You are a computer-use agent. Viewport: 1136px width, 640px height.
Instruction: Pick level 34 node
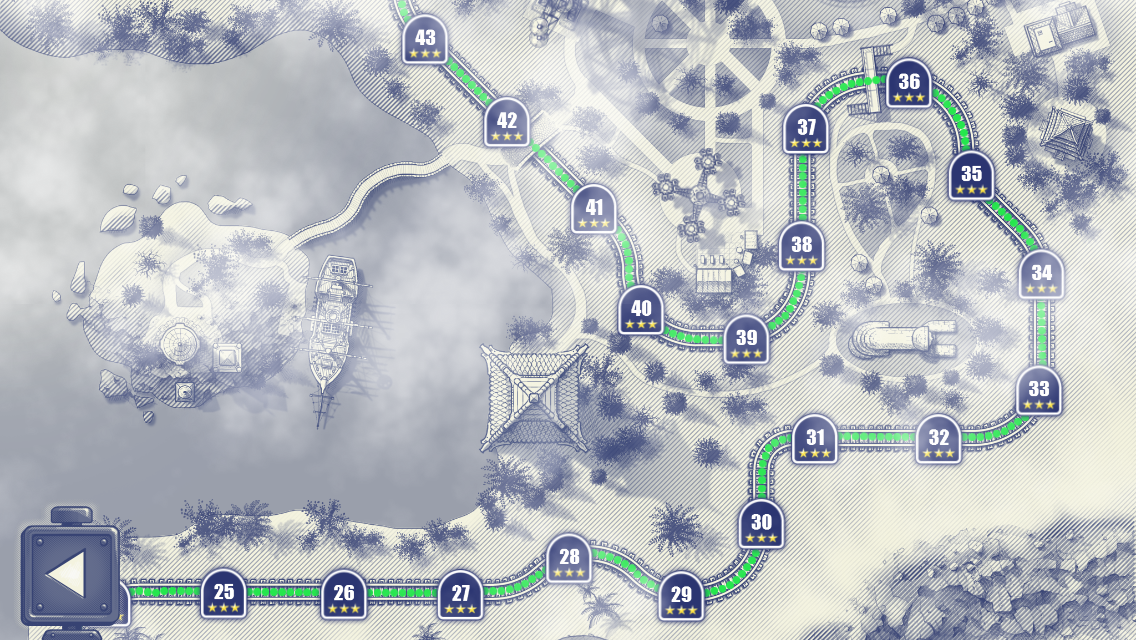coord(1042,275)
